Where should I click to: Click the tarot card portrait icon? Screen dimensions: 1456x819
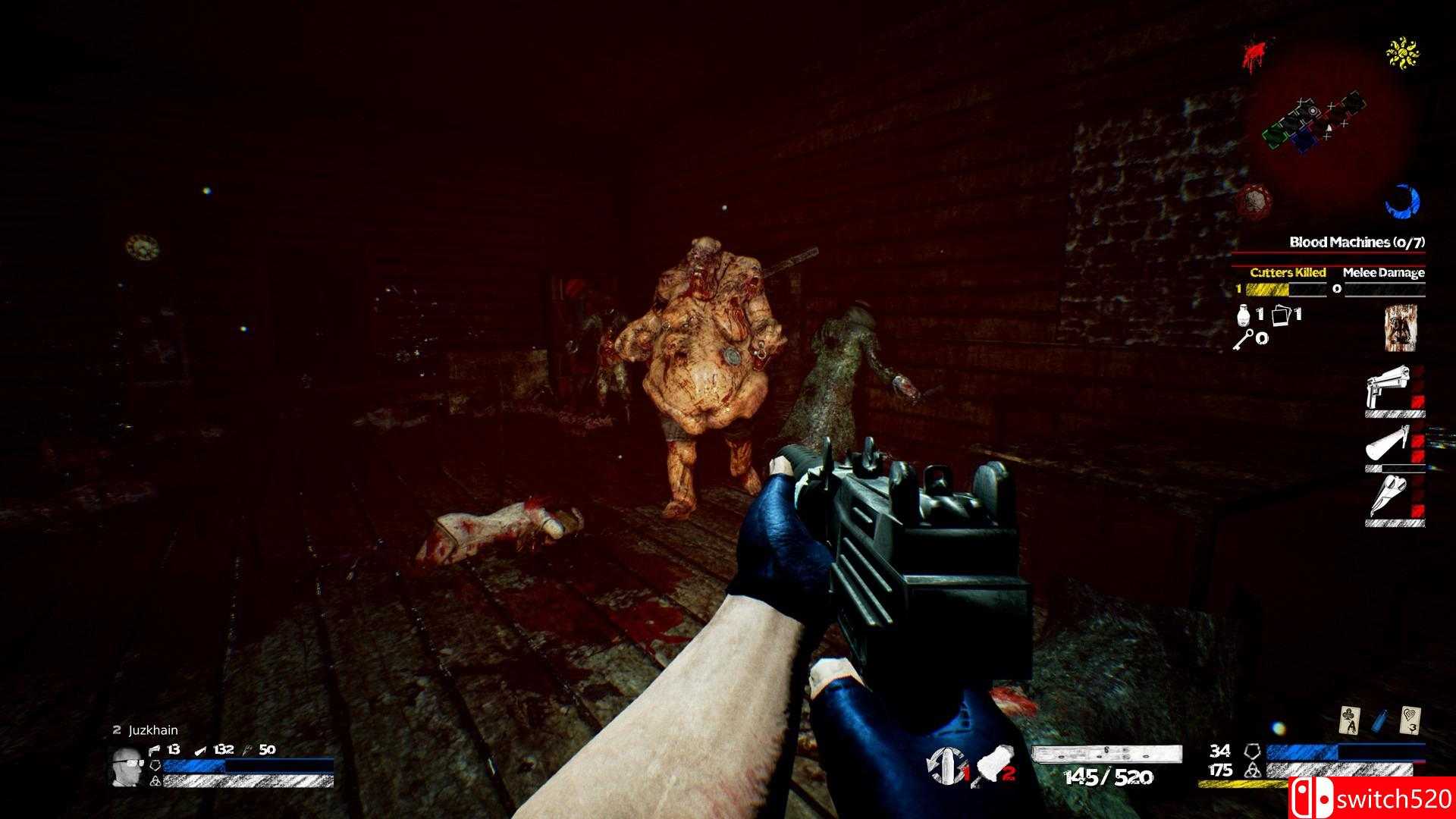(1401, 328)
